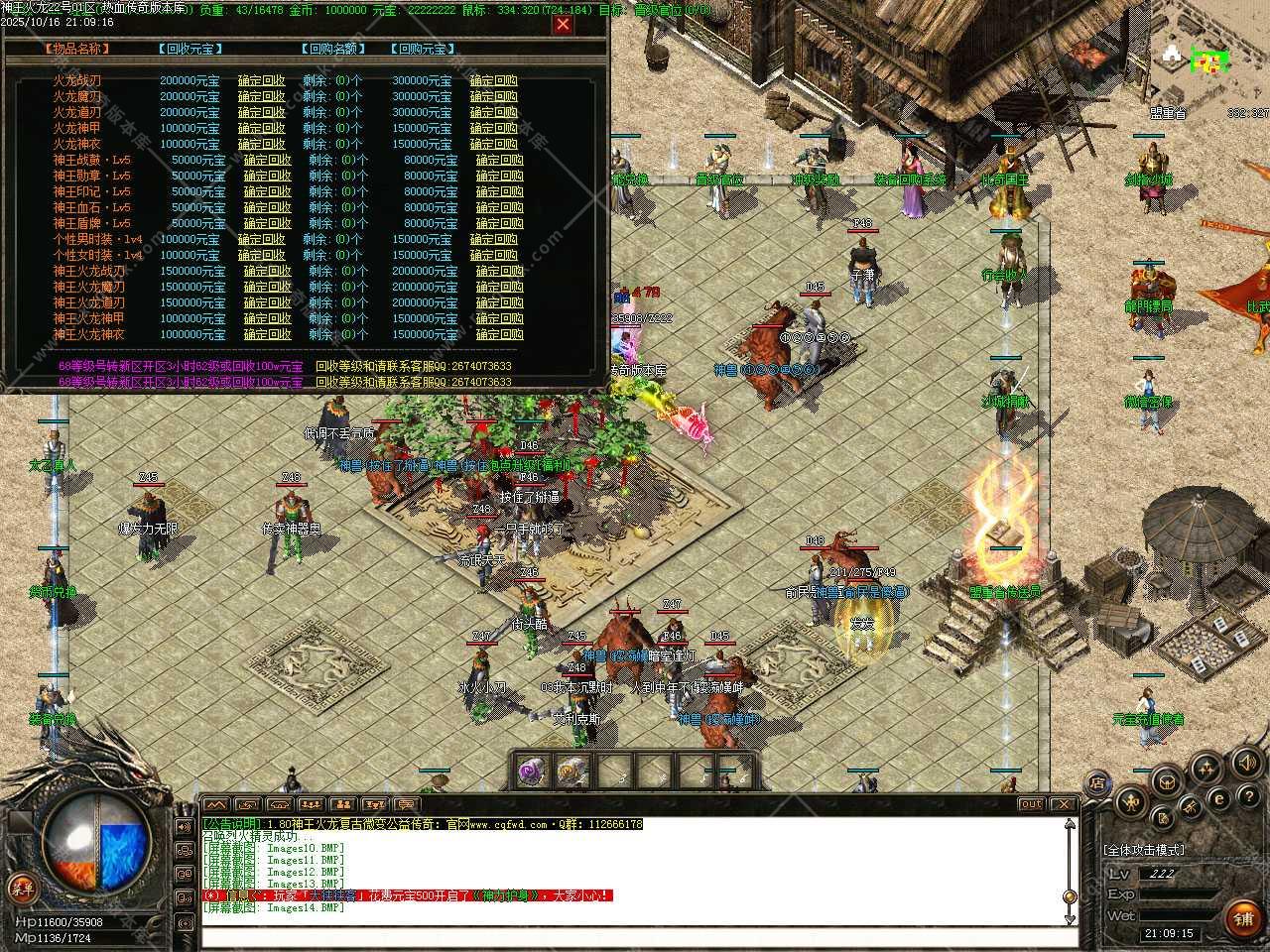Confirm buyback (确定回购) for 神王盾牌 Lv5
This screenshot has width=1270, height=952.
(x=499, y=223)
